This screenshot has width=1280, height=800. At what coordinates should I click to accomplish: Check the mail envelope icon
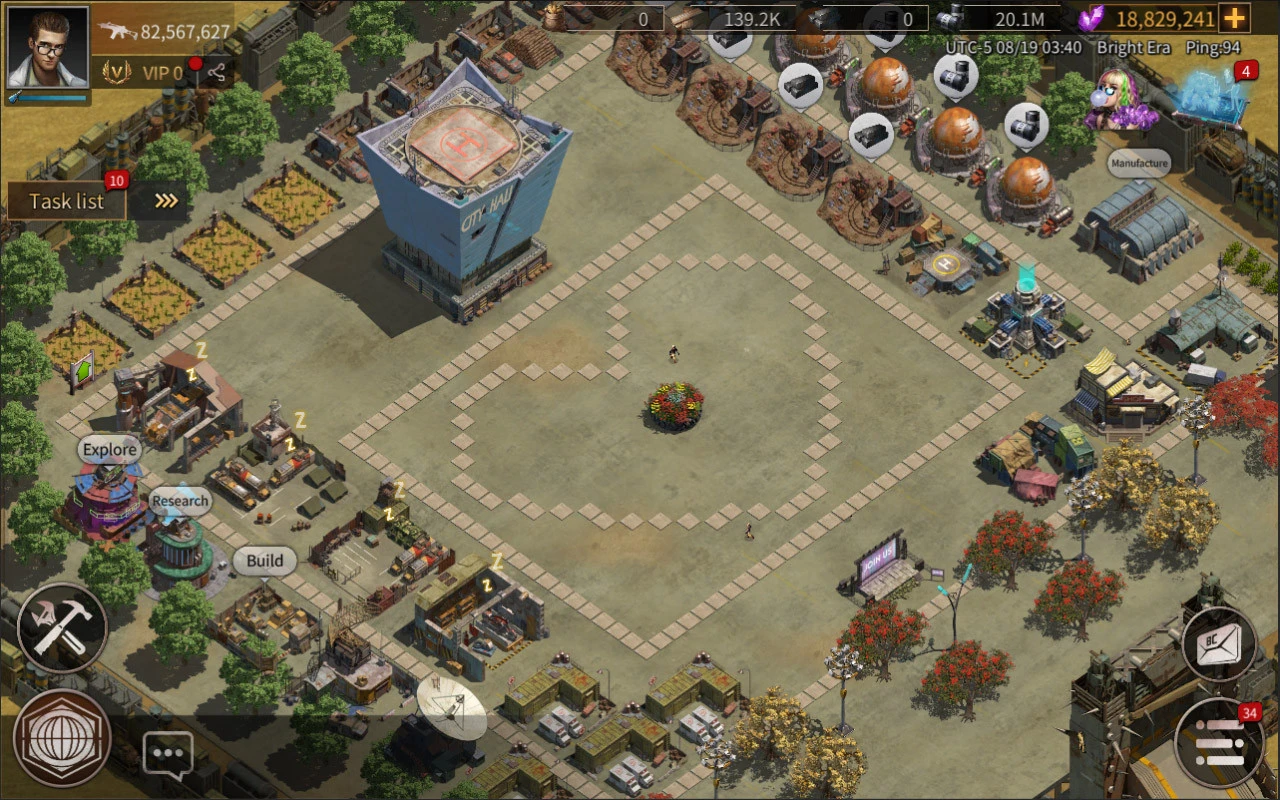click(x=1219, y=645)
